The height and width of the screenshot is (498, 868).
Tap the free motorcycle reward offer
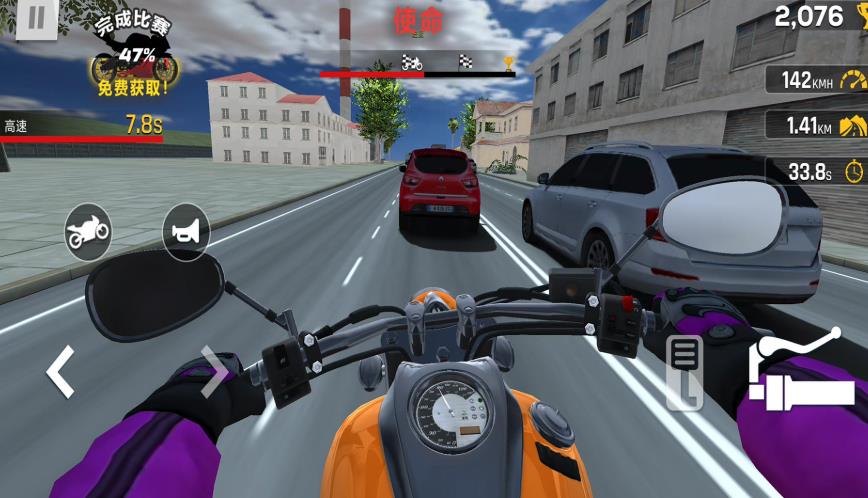click(x=134, y=58)
